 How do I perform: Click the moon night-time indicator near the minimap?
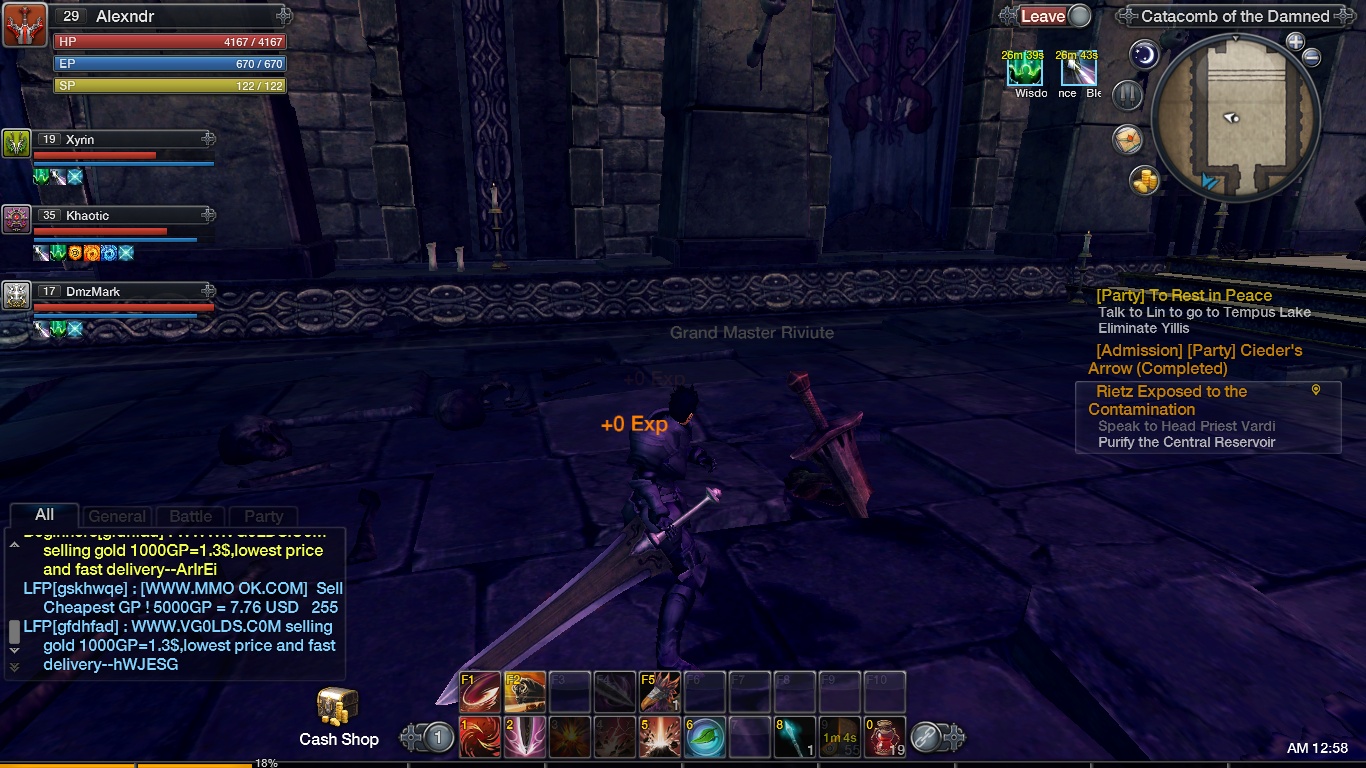[1143, 55]
